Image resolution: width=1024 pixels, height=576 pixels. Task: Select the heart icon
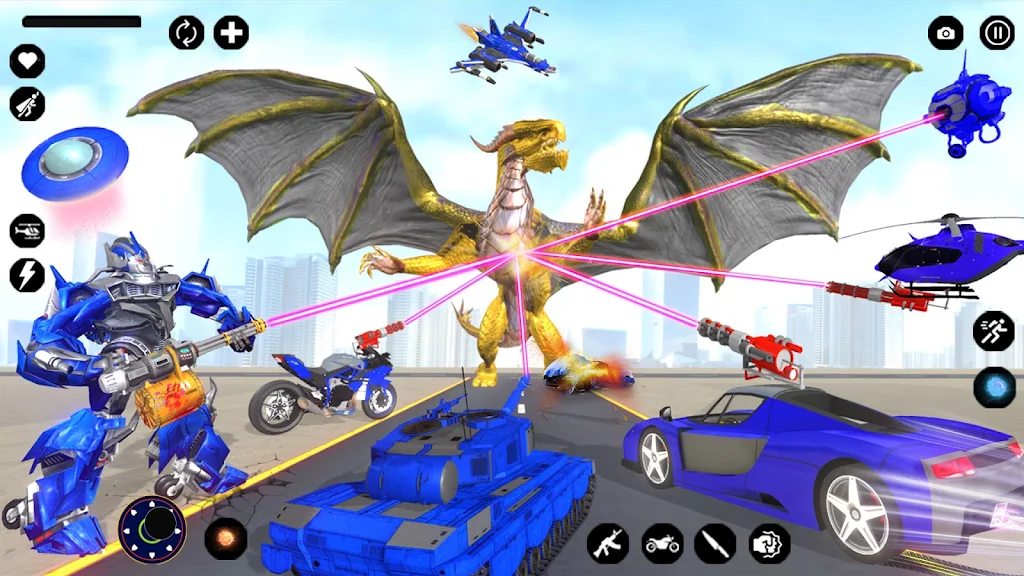click(27, 61)
